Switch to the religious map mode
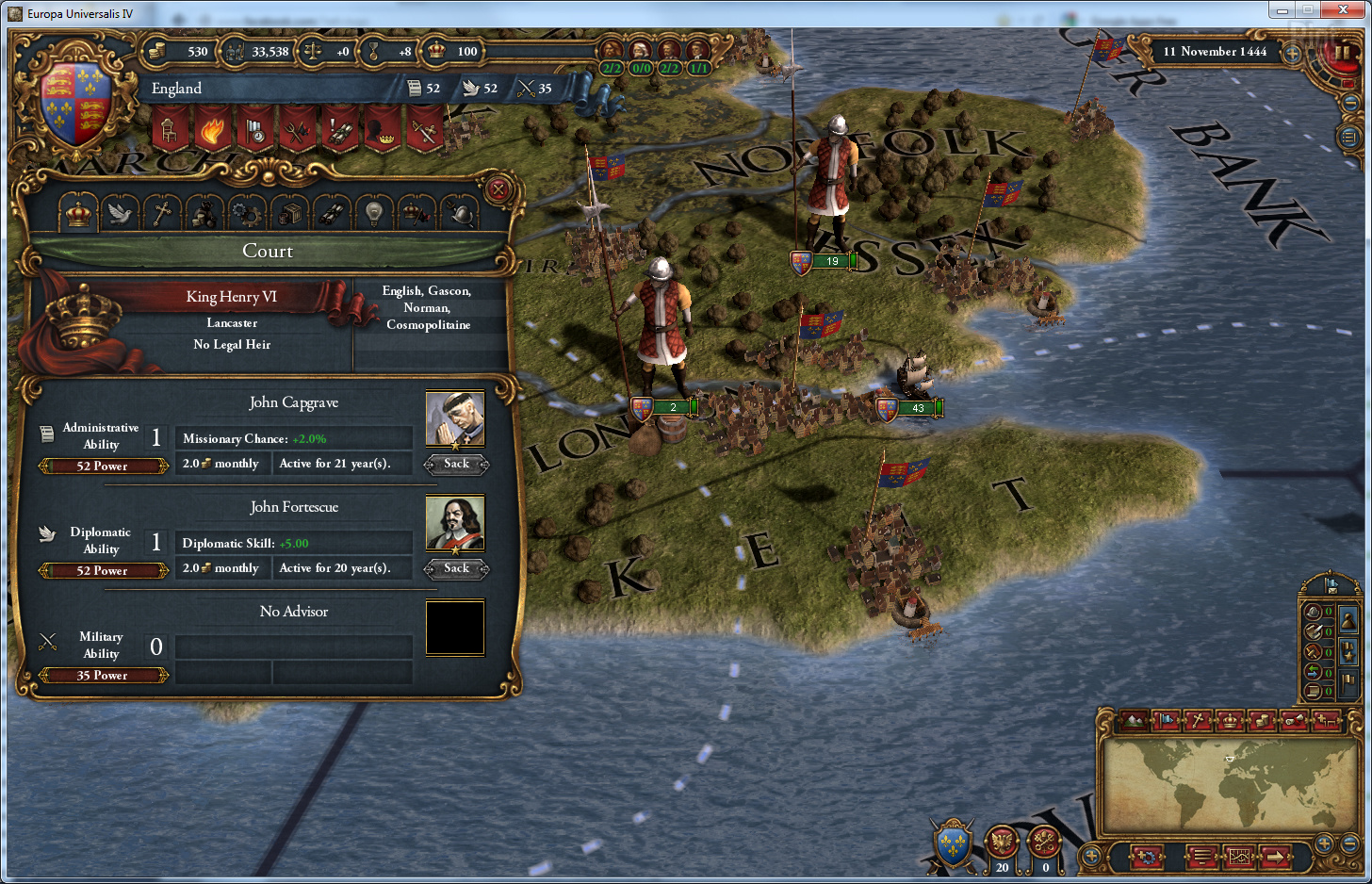 1198,721
